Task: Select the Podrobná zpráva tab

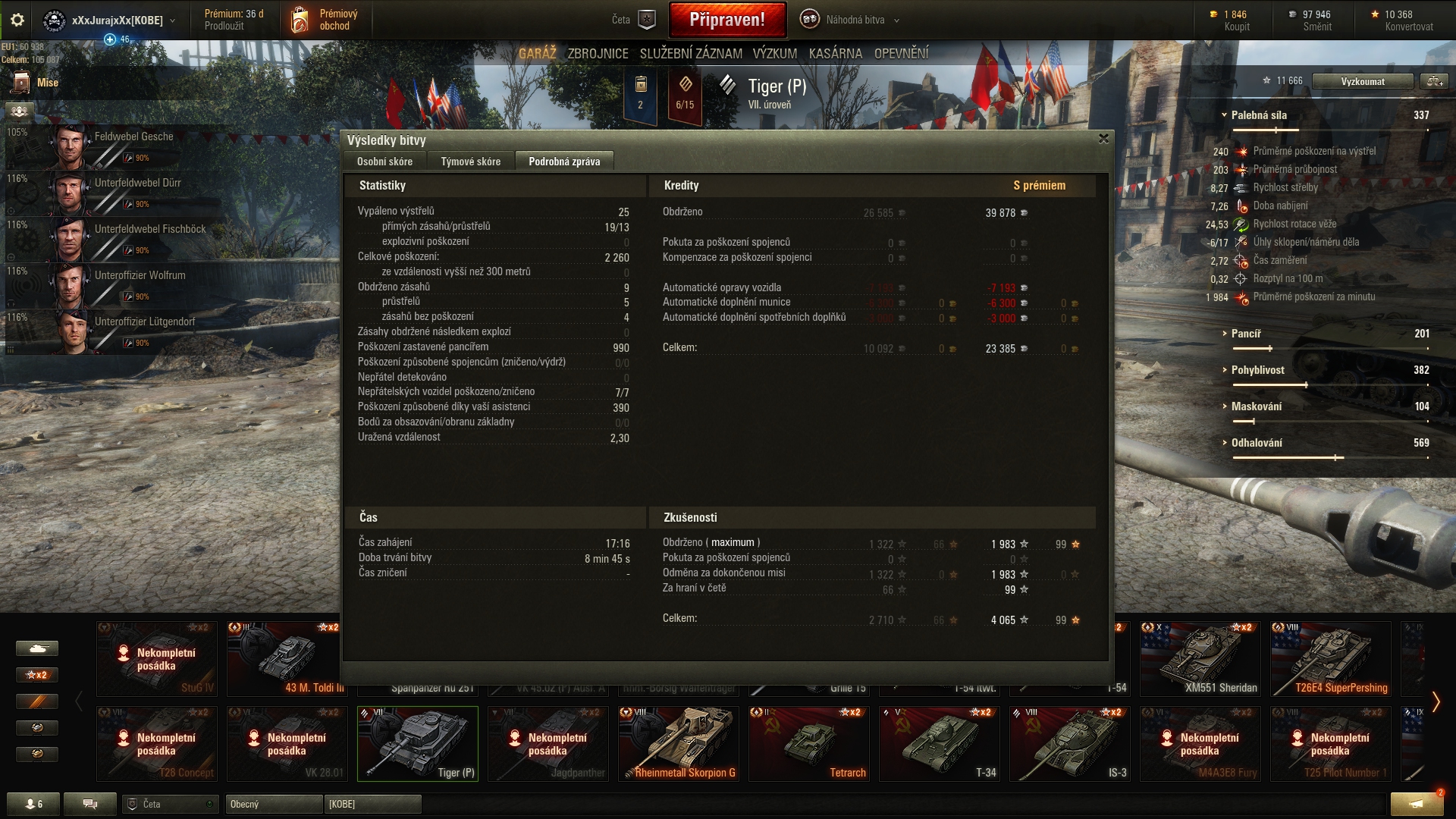Action: (563, 162)
